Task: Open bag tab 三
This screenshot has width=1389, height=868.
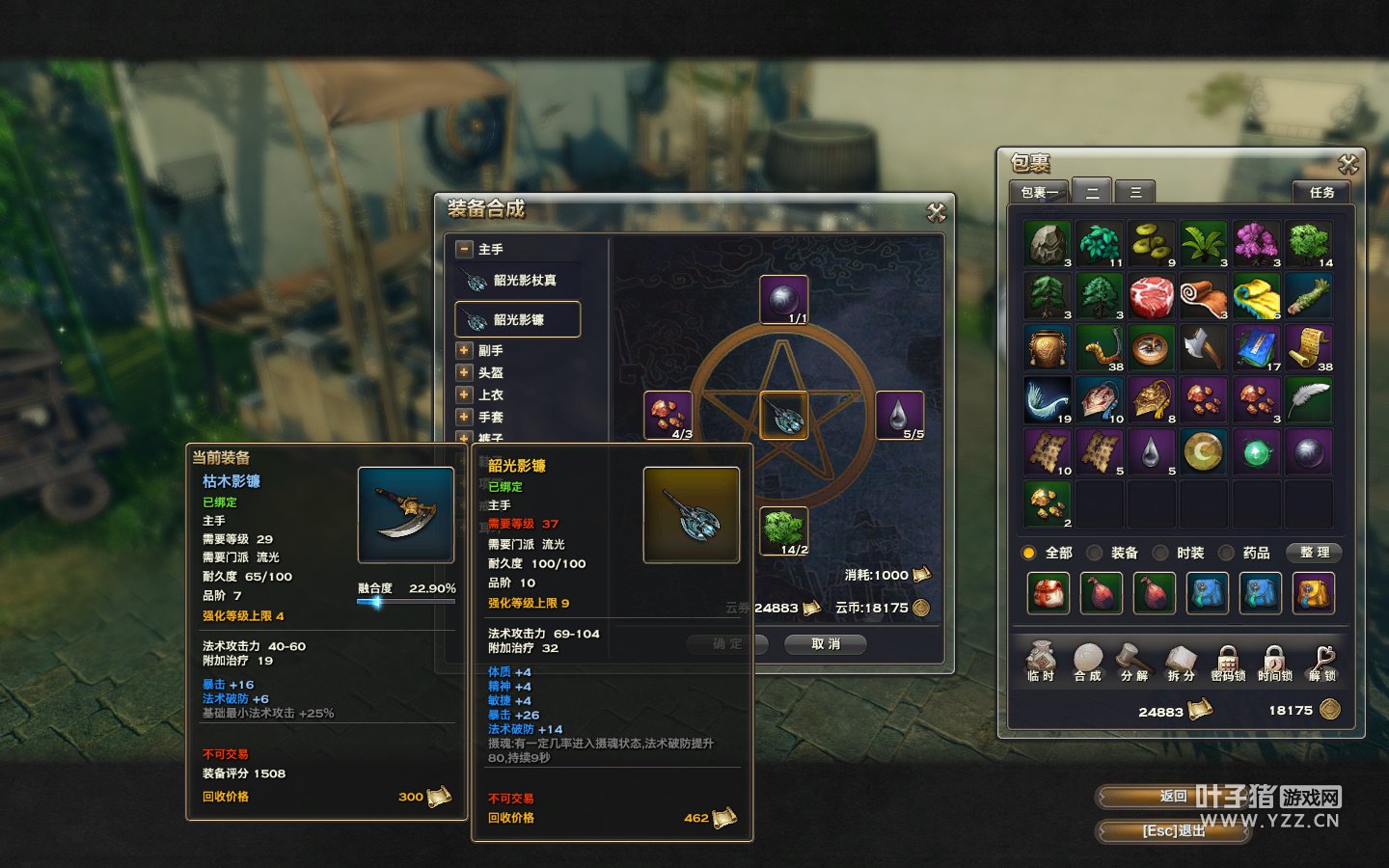Action: tap(1135, 192)
